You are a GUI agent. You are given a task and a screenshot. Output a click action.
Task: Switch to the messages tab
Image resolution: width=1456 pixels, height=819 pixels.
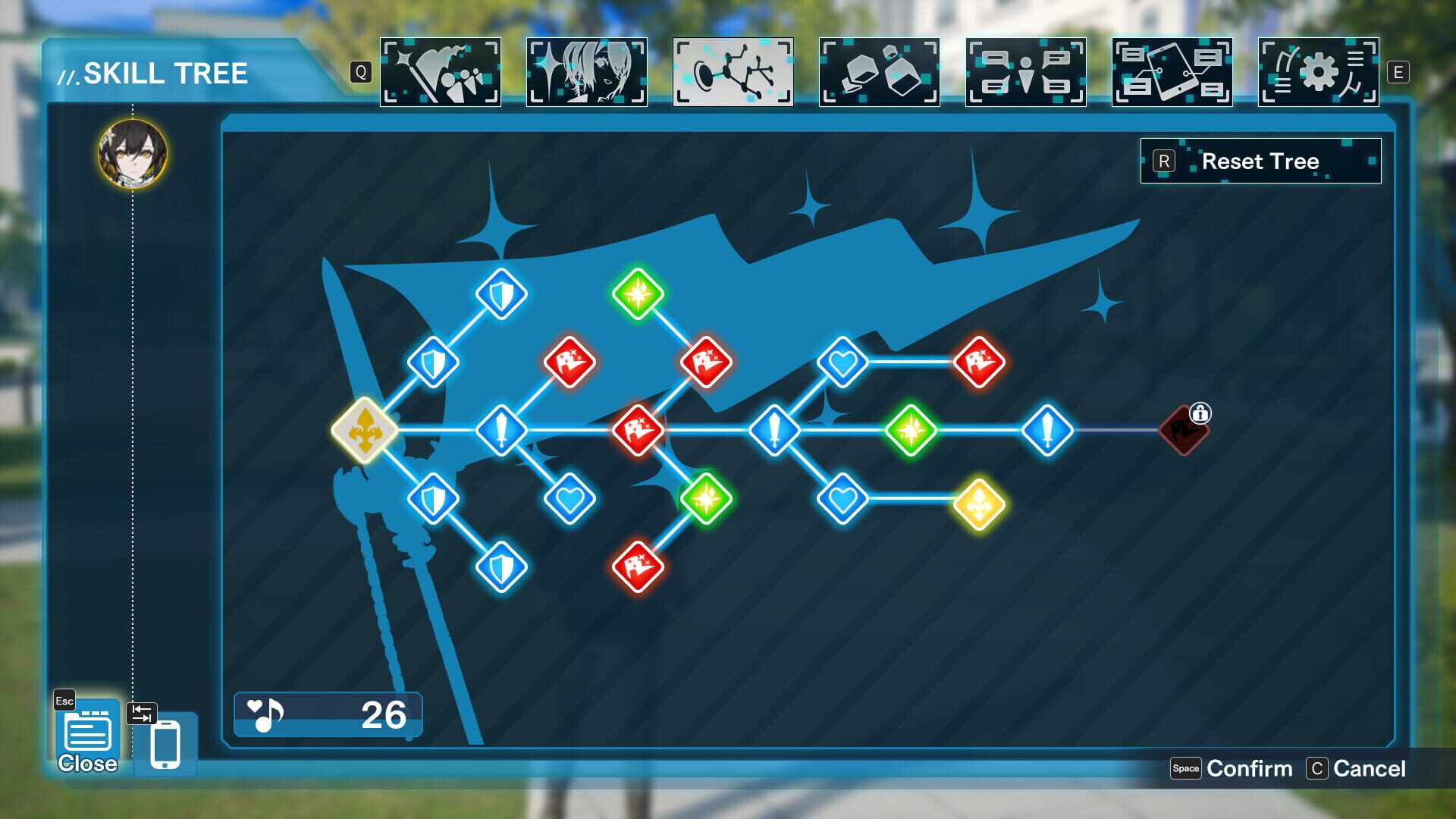(1172, 73)
